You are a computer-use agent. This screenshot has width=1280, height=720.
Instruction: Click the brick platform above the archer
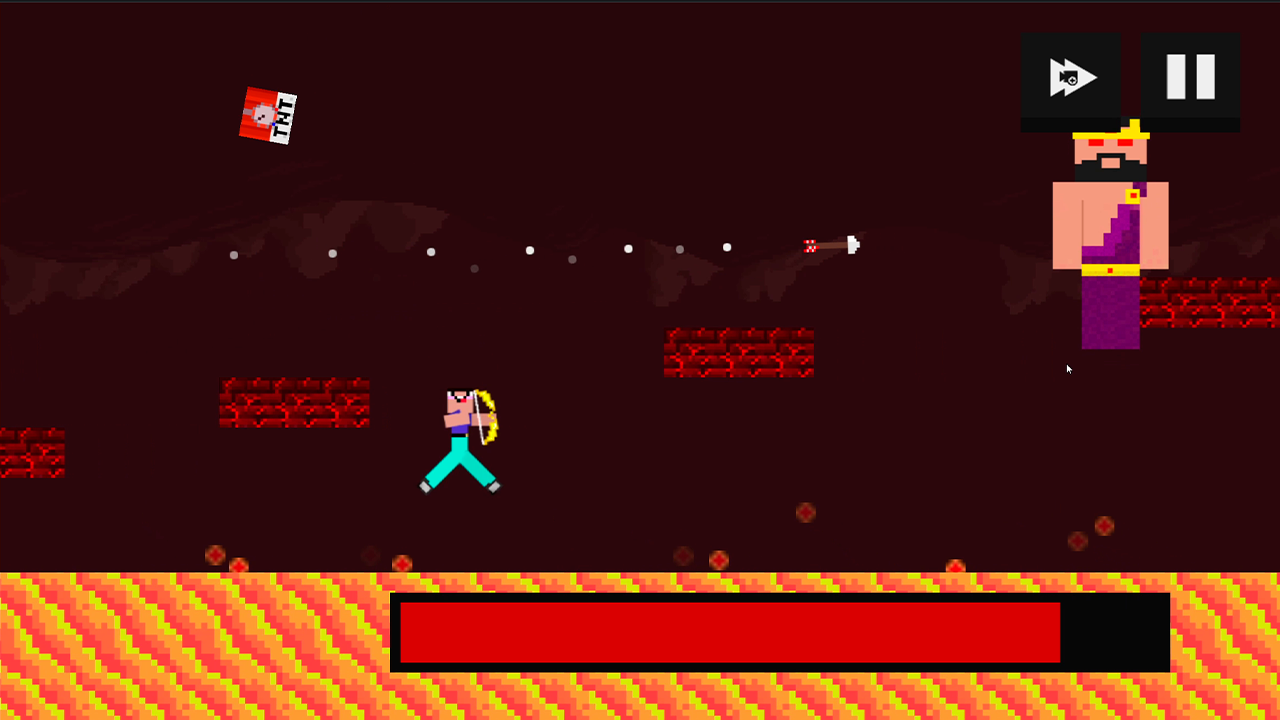[x=738, y=352]
